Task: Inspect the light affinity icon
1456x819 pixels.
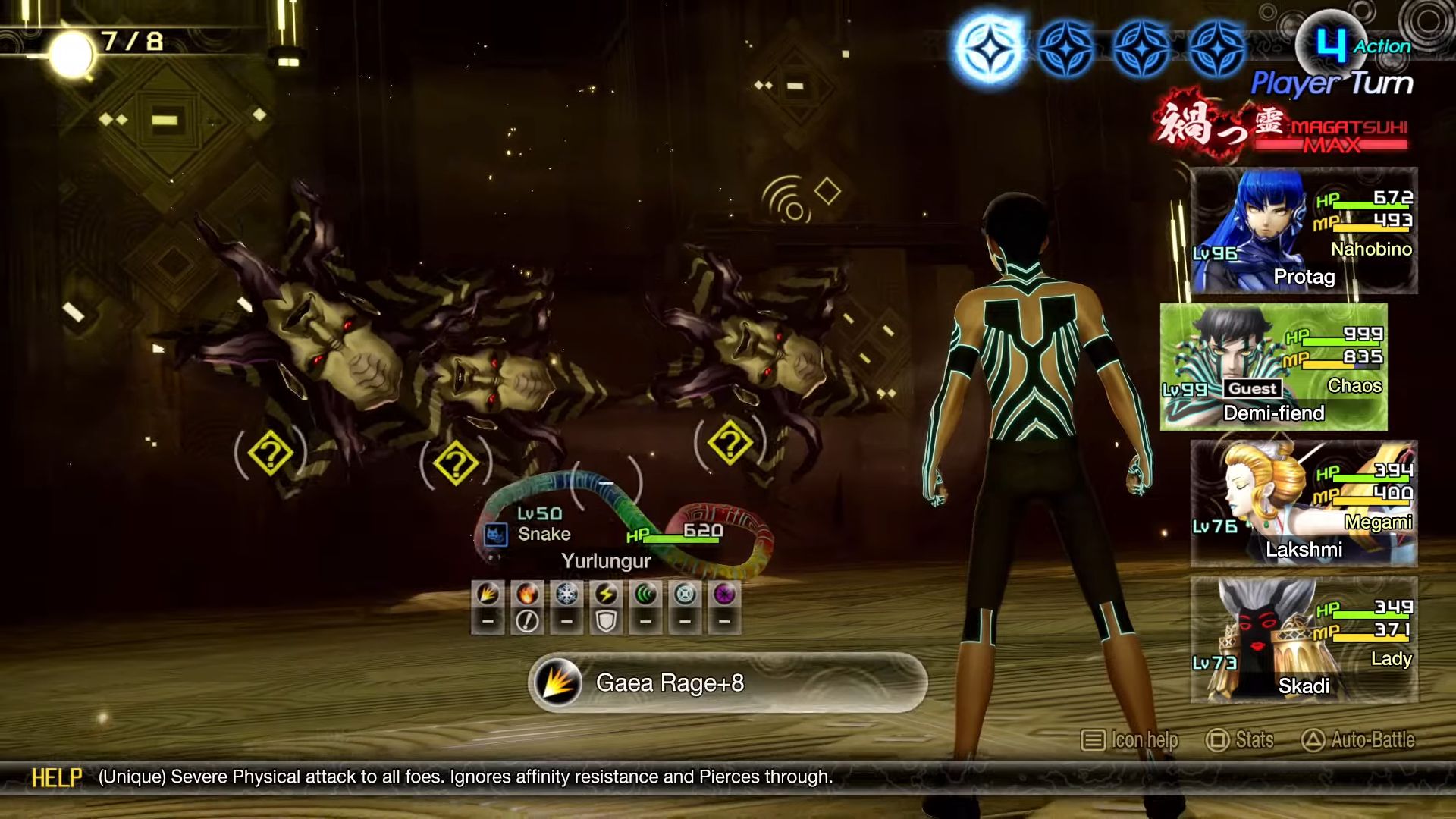Action: 685,595
